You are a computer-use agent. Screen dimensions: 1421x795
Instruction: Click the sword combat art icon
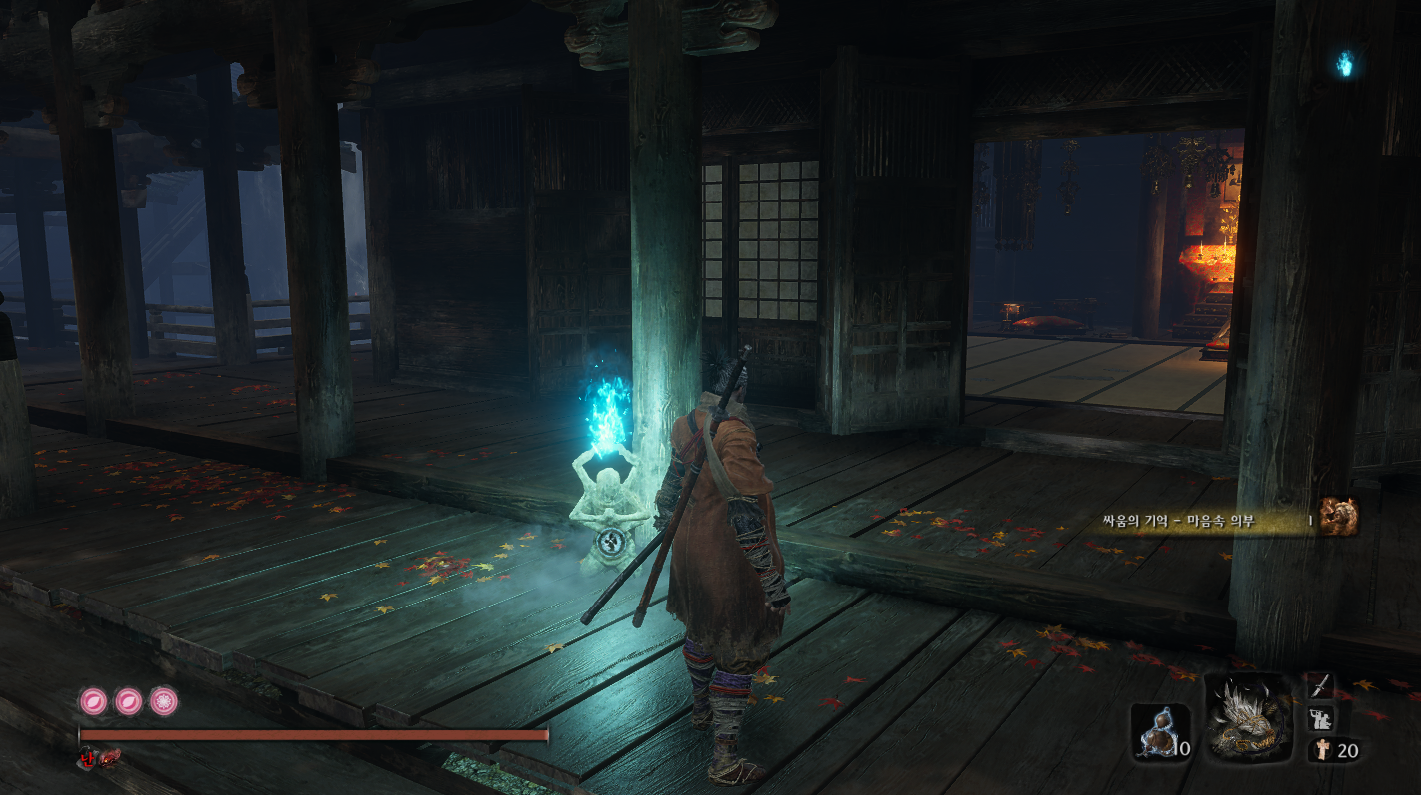pos(1320,685)
